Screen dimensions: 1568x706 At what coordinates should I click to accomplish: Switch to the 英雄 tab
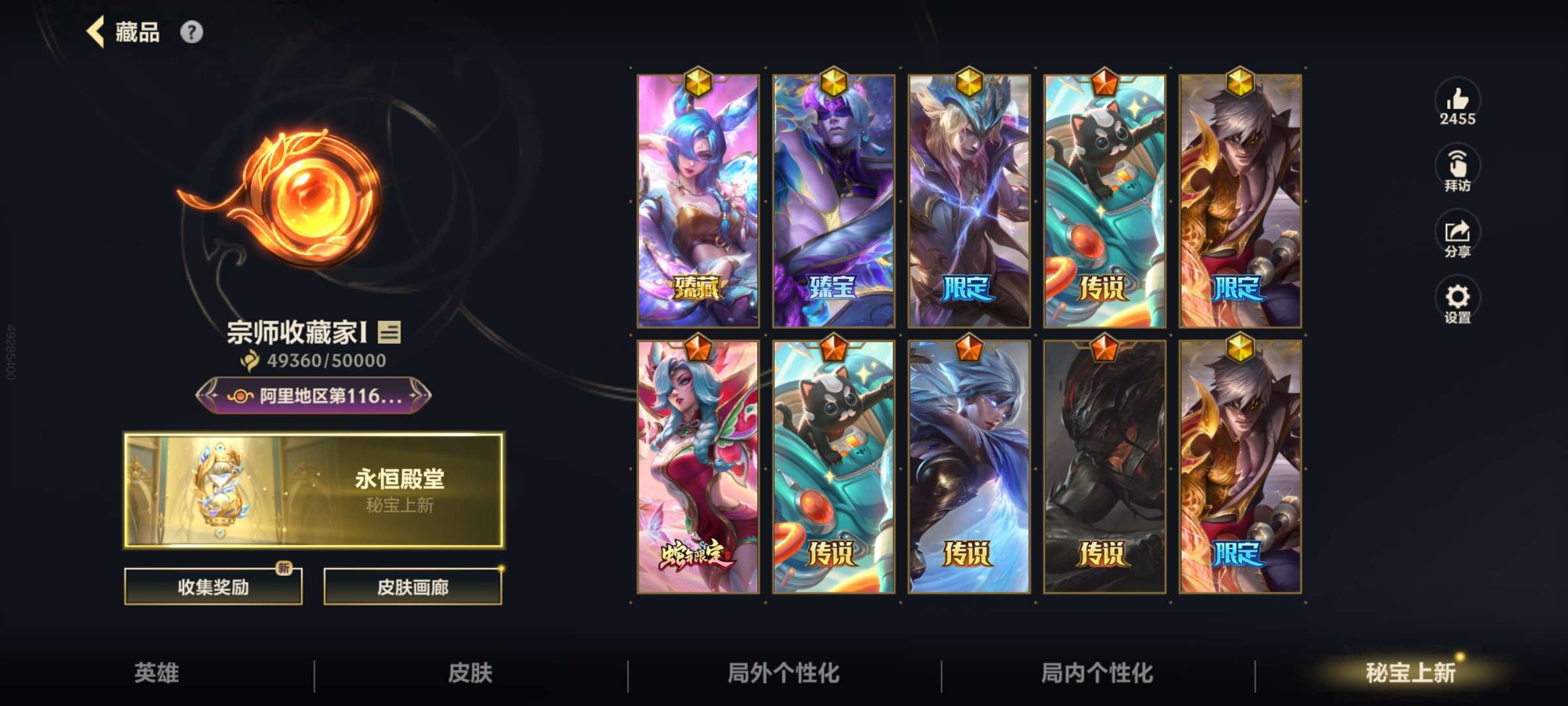tap(157, 672)
